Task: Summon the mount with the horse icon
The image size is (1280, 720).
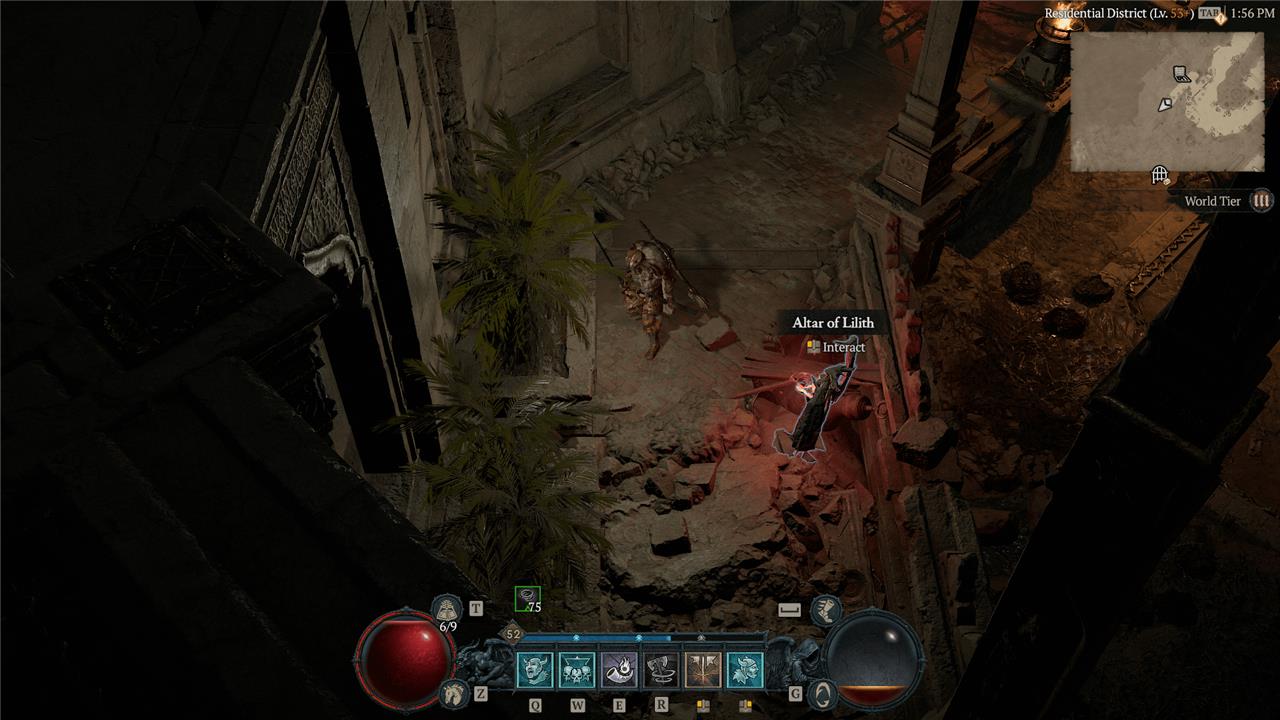Action: [x=453, y=692]
